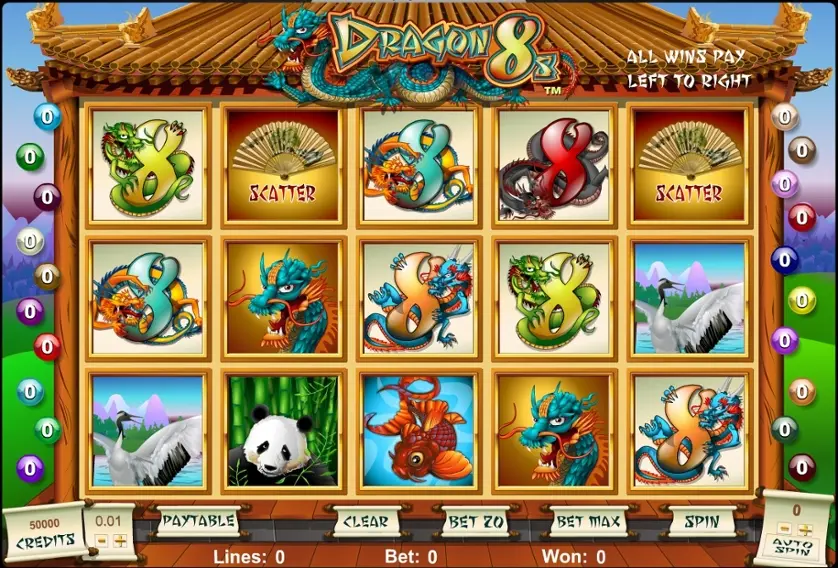Select the yellow payline ball
Image resolution: width=838 pixels, height=568 pixels.
(802, 300)
